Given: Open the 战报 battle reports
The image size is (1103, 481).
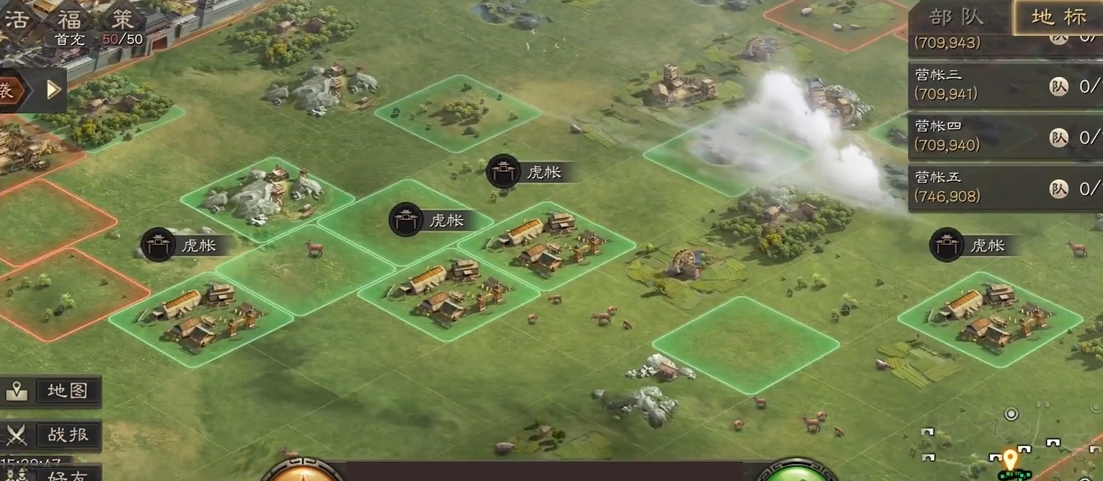Looking at the screenshot, I should tap(52, 434).
